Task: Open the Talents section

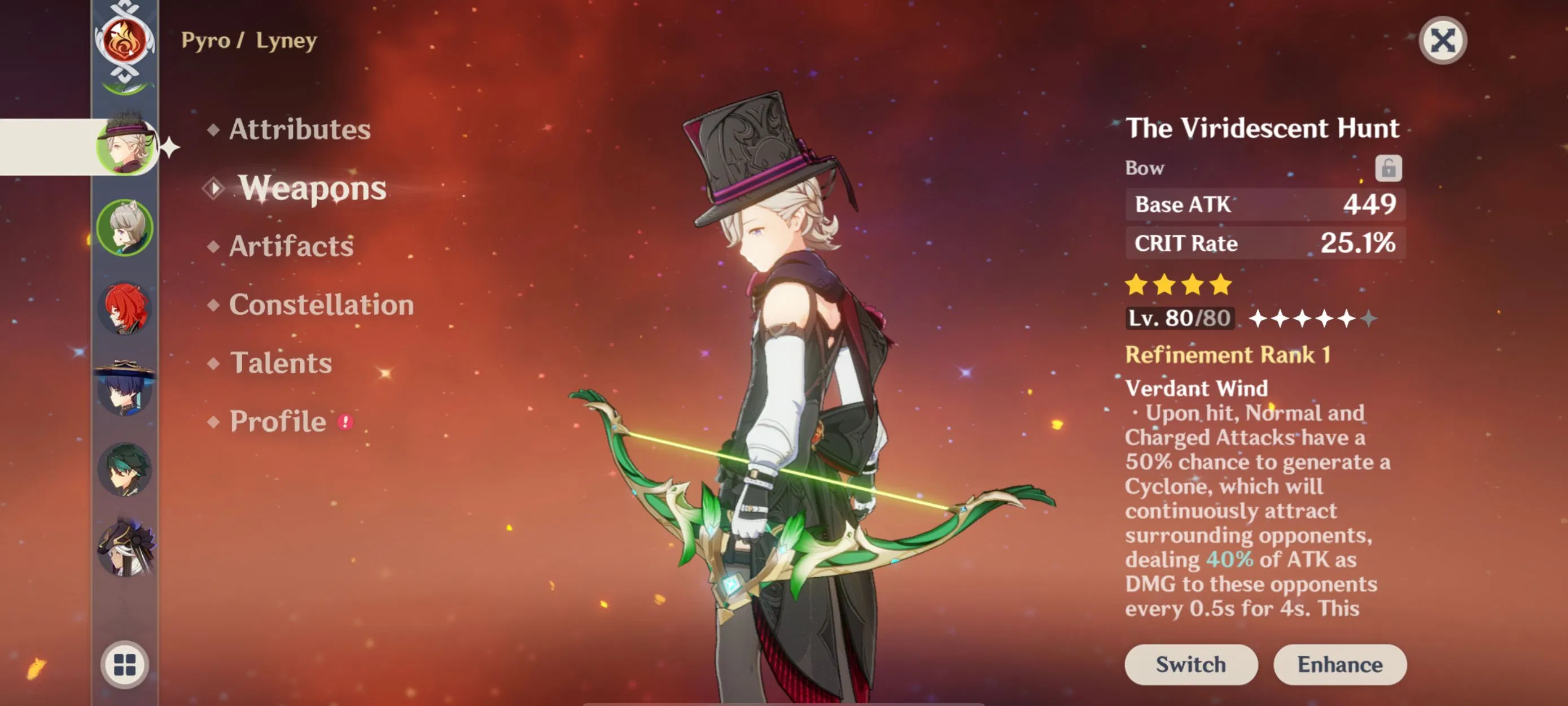Action: point(281,364)
